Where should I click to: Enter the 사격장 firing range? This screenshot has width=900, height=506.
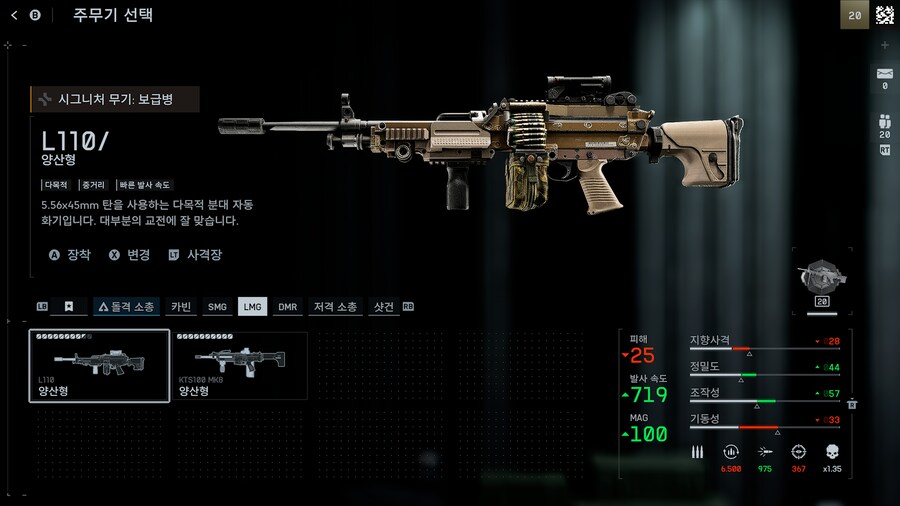pyautogui.click(x=195, y=255)
